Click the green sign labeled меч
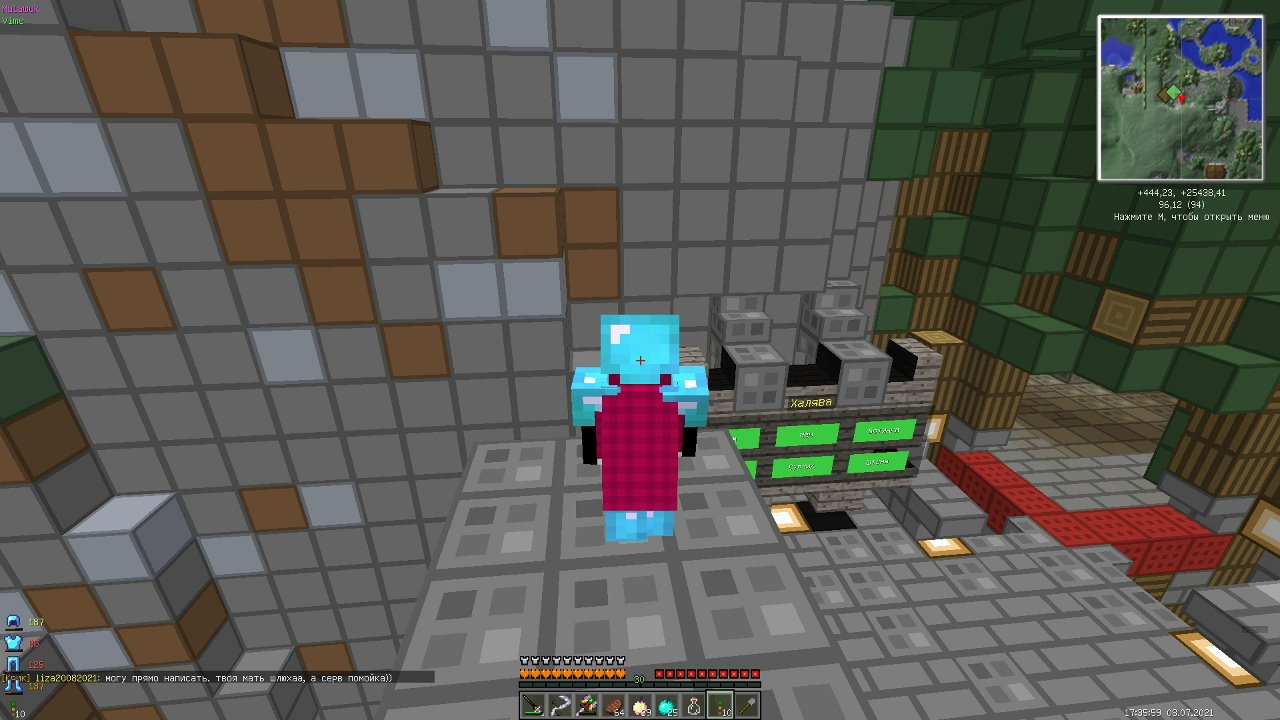1280x720 pixels. [x=809, y=435]
